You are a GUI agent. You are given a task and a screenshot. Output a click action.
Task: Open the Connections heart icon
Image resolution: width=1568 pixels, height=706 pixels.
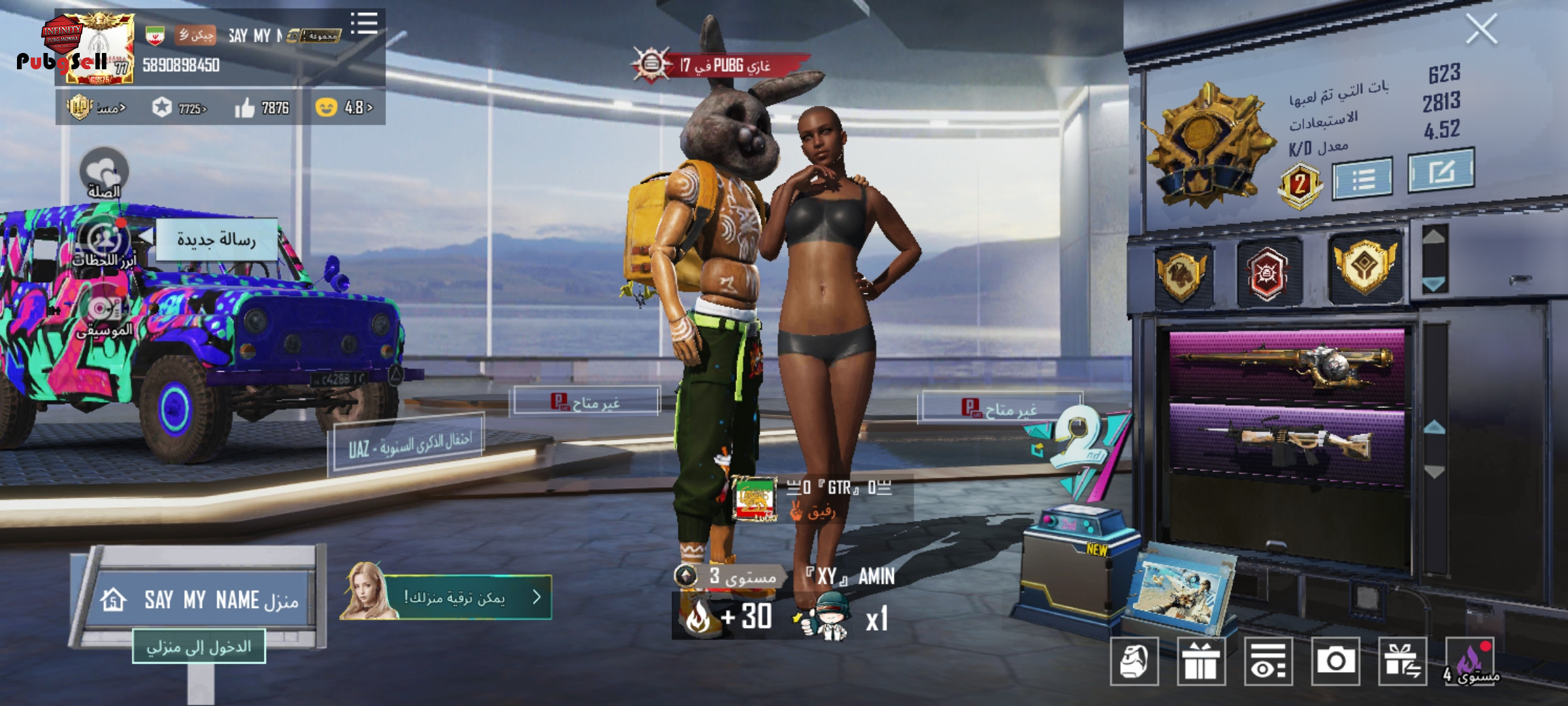(x=104, y=173)
